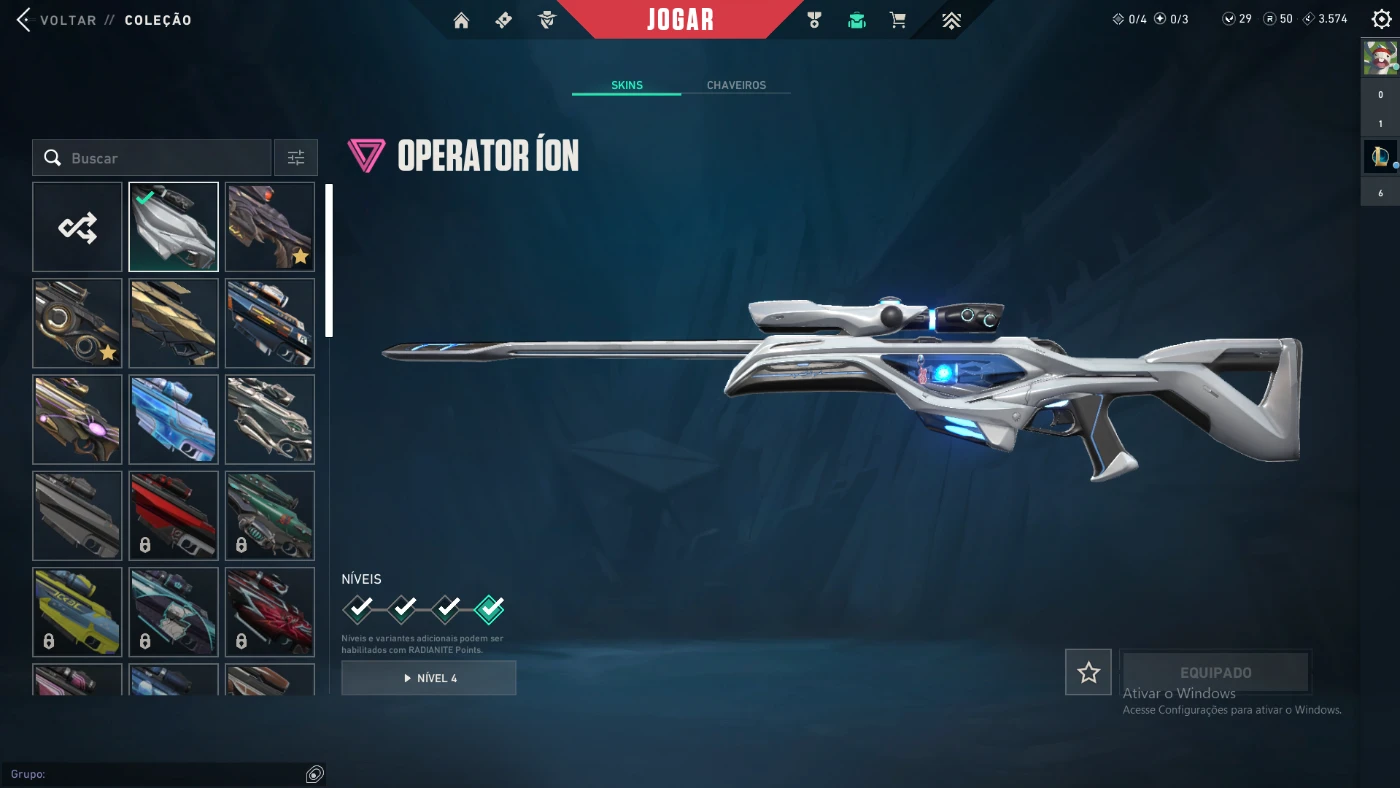
Task: Favorite this skin with the star button
Action: coord(1088,673)
